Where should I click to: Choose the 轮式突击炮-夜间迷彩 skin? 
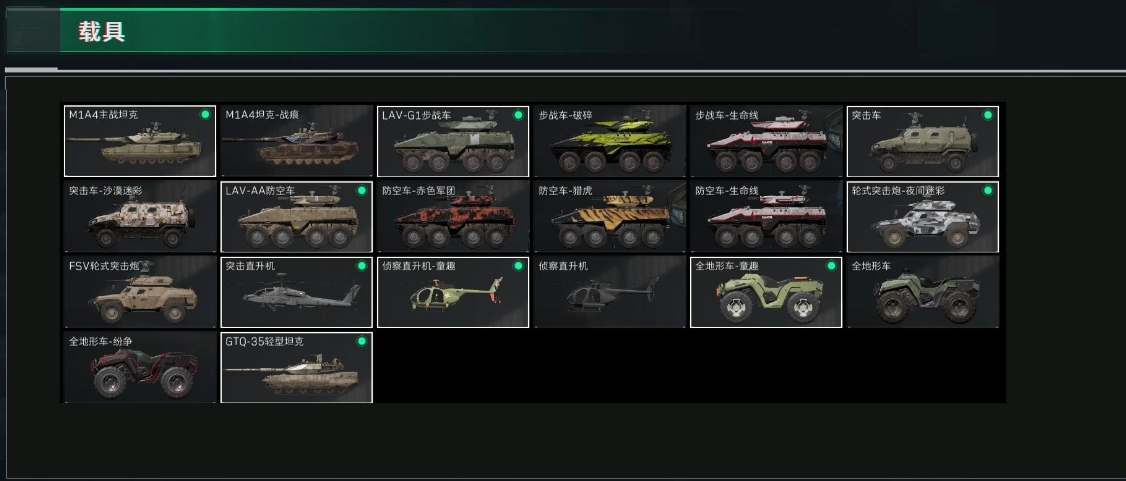pos(923,217)
